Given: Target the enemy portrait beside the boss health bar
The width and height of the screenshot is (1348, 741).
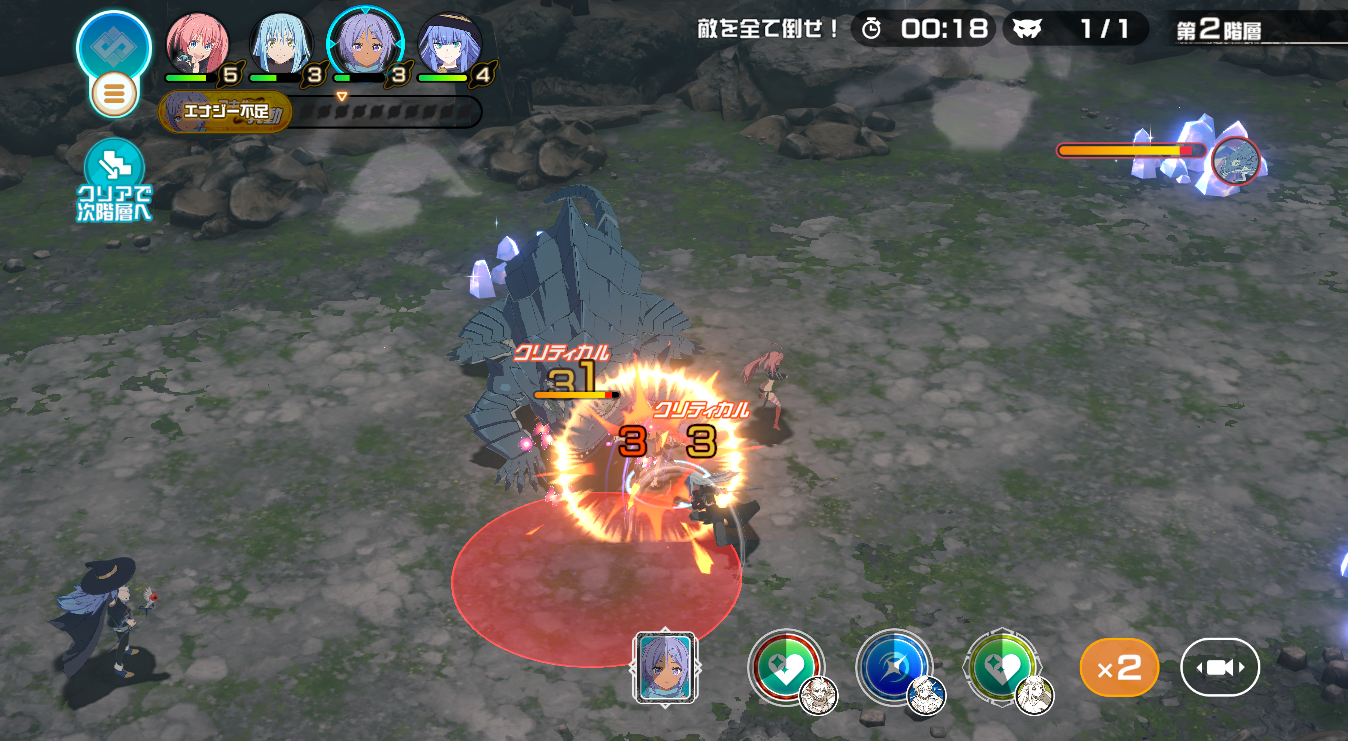Looking at the screenshot, I should click(x=1235, y=160).
